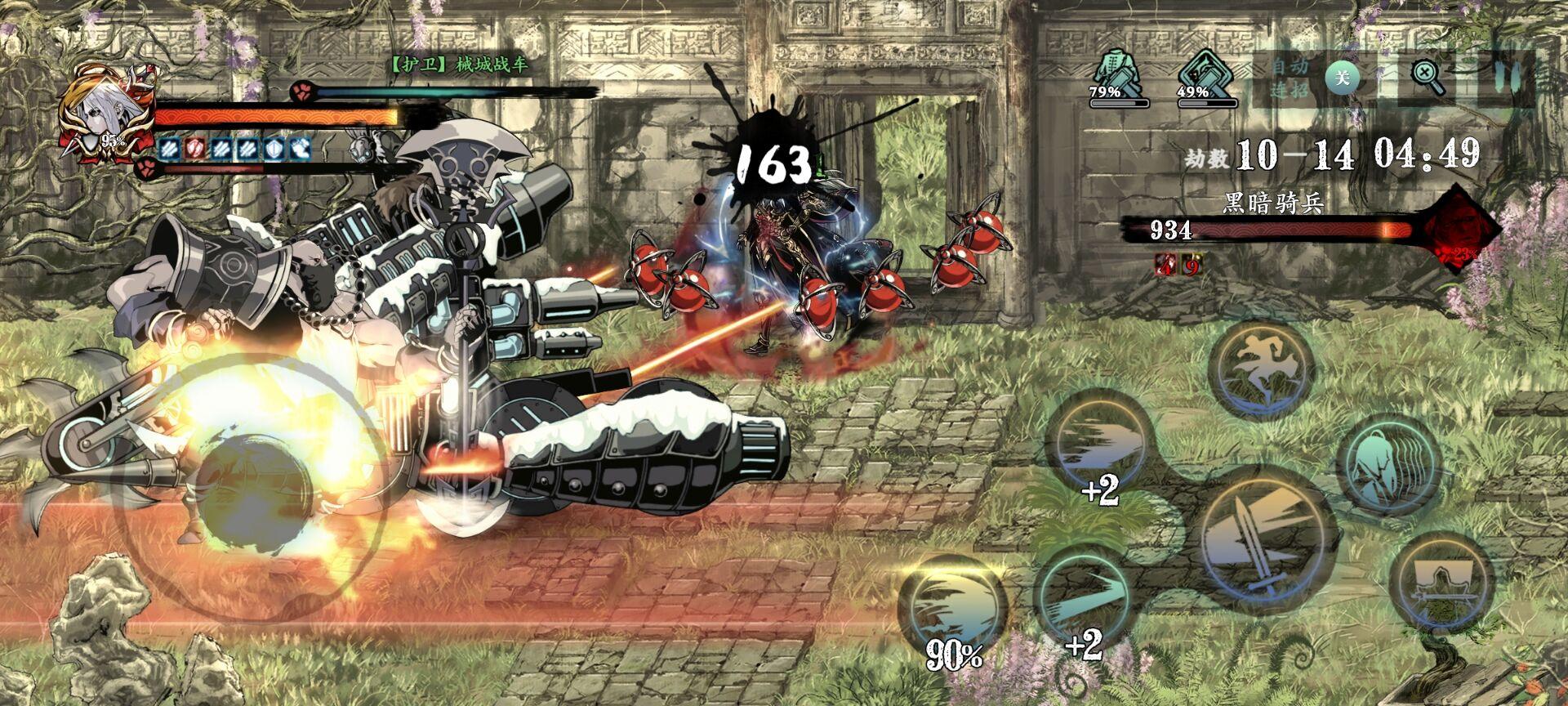The width and height of the screenshot is (1568, 706).
Task: Check the armor durability icon at 79%
Action: coord(1118,74)
